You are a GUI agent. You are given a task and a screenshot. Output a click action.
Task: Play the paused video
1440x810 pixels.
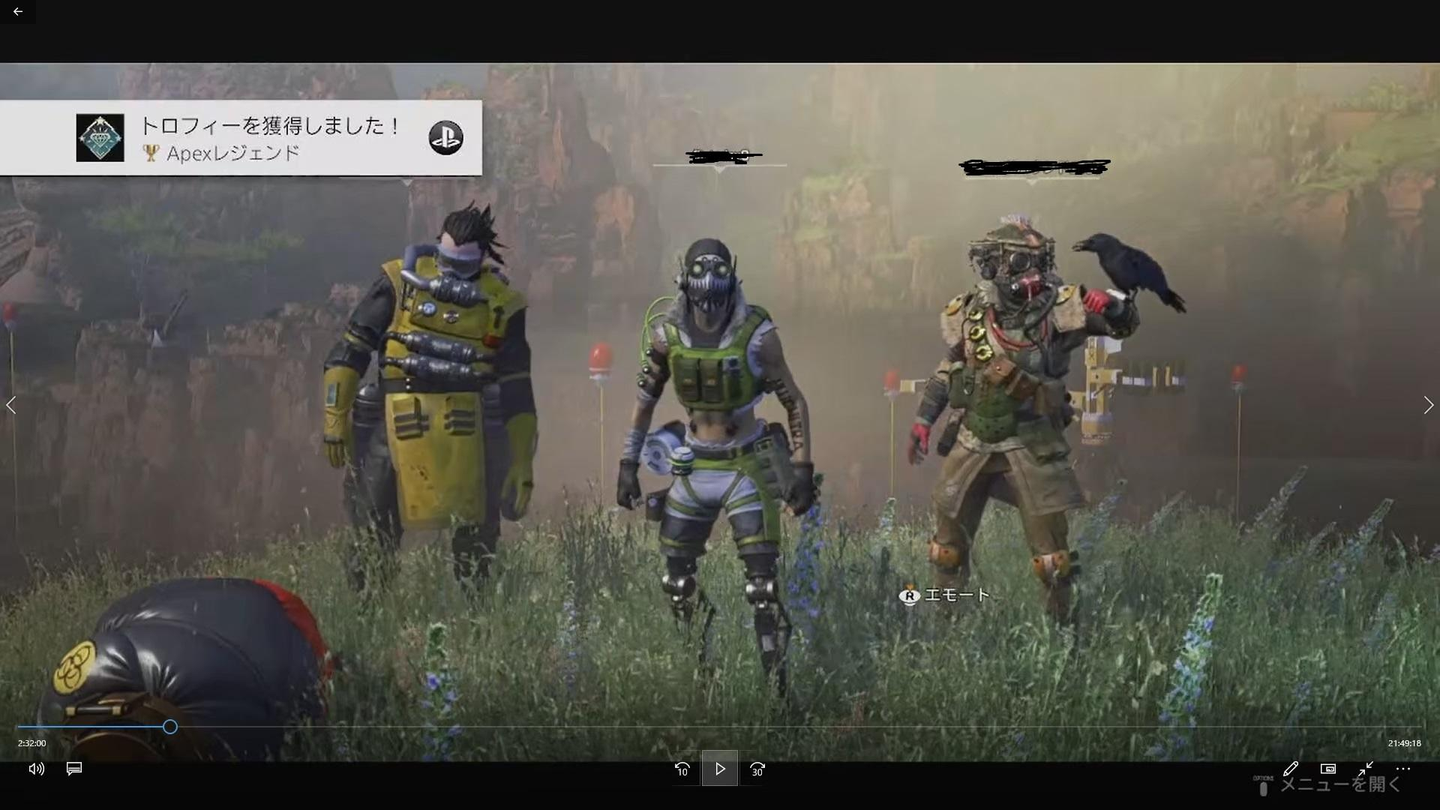(x=719, y=769)
